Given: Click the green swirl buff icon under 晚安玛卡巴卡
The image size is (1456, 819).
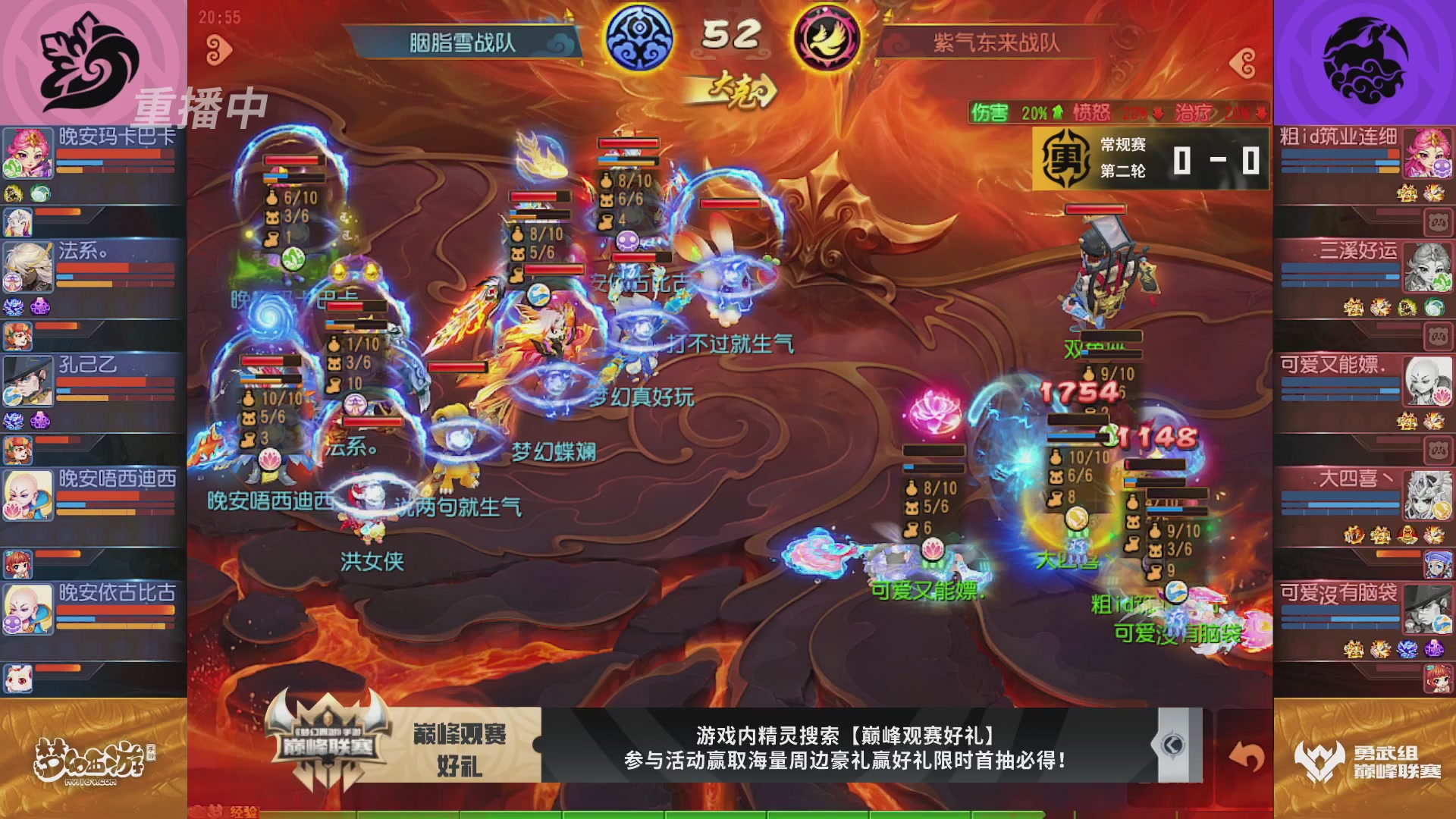Looking at the screenshot, I should 39,193.
